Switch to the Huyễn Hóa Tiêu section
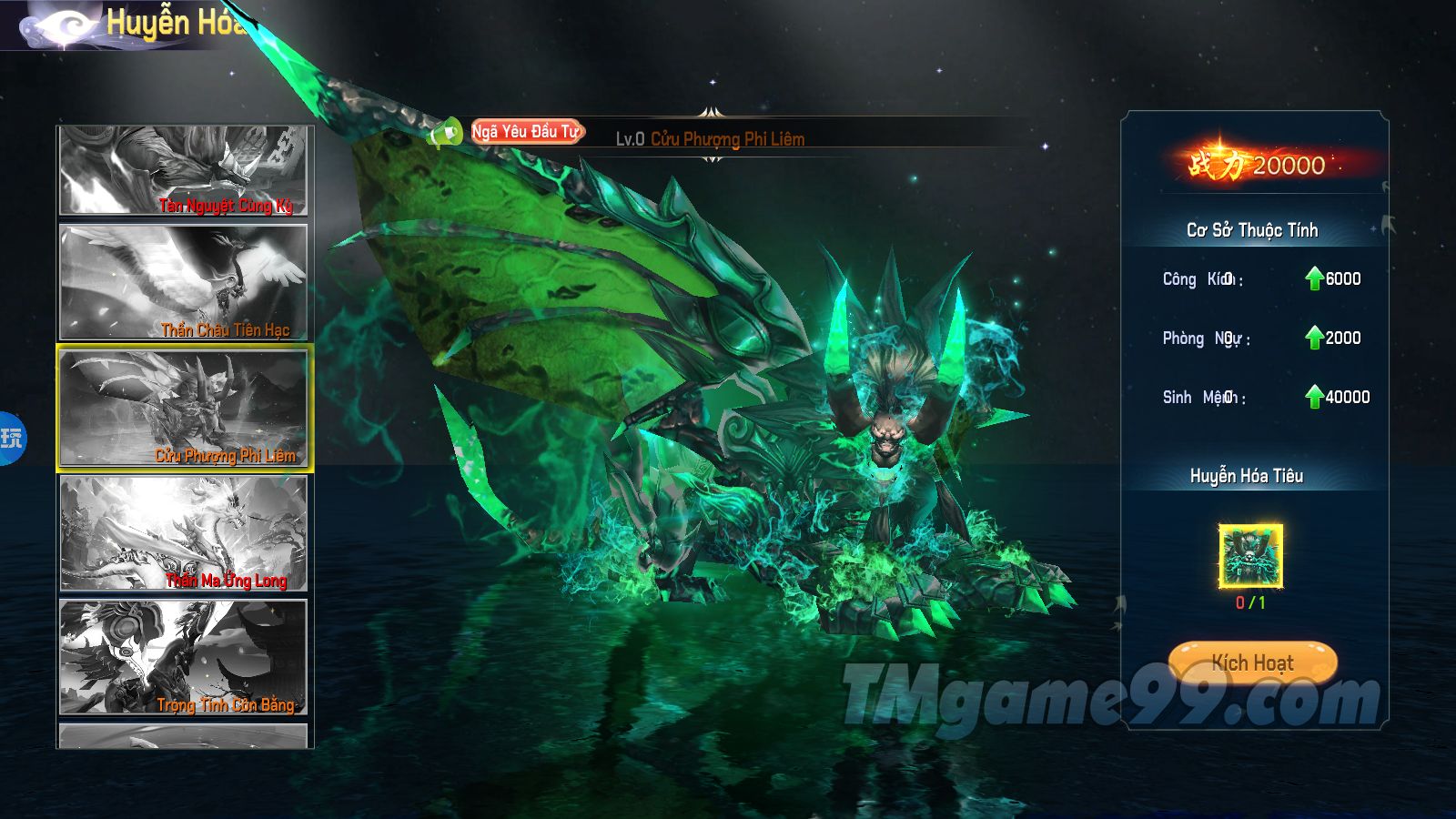 point(1248,475)
